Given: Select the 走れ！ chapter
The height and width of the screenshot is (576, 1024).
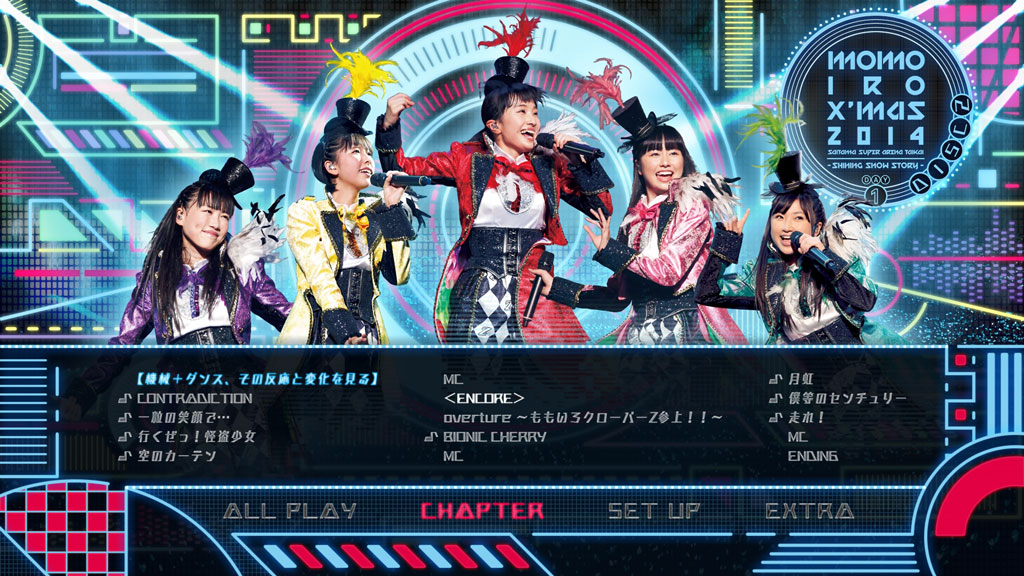Looking at the screenshot, I should [x=807, y=417].
